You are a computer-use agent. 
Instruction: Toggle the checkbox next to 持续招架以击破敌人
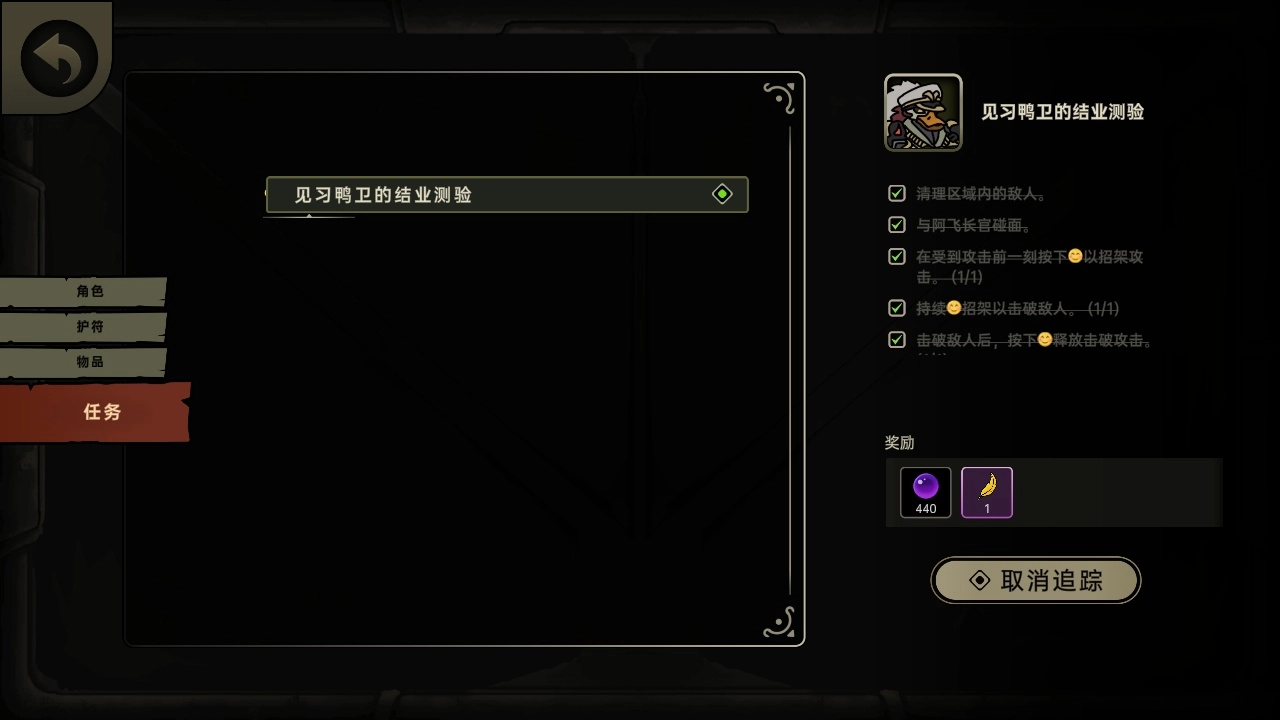point(896,308)
